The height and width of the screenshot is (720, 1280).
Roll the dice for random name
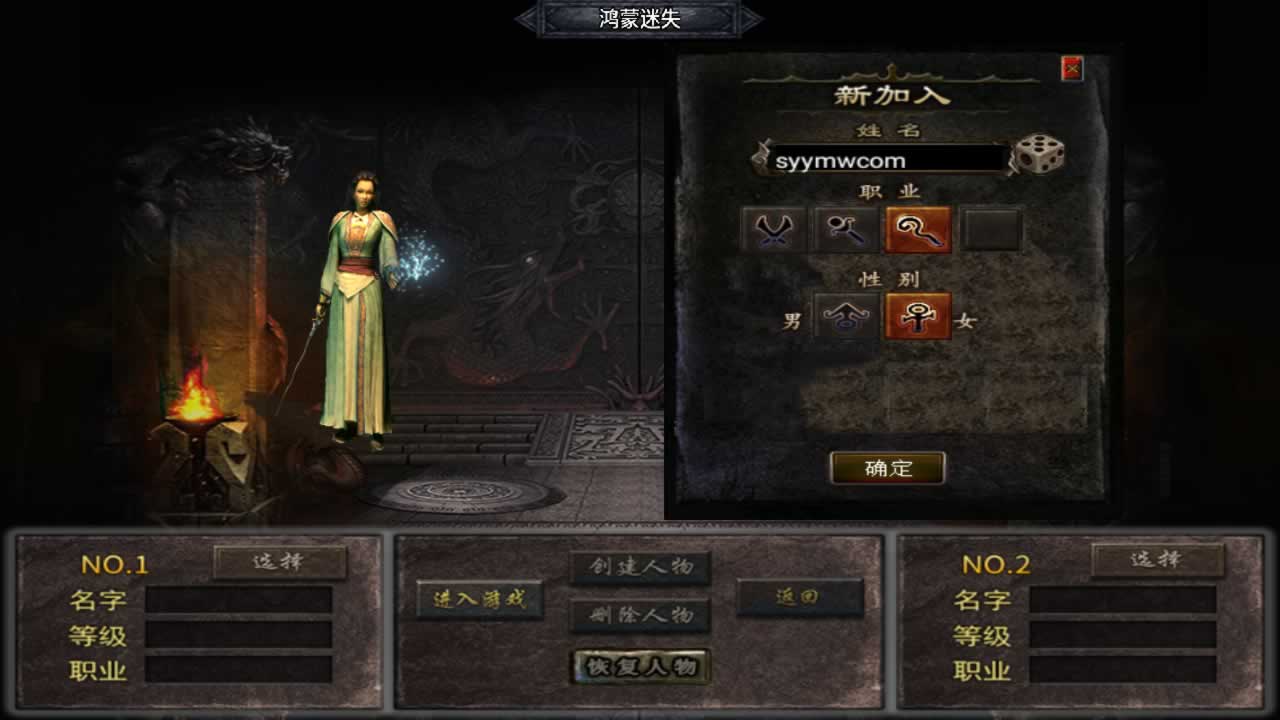coord(1039,155)
